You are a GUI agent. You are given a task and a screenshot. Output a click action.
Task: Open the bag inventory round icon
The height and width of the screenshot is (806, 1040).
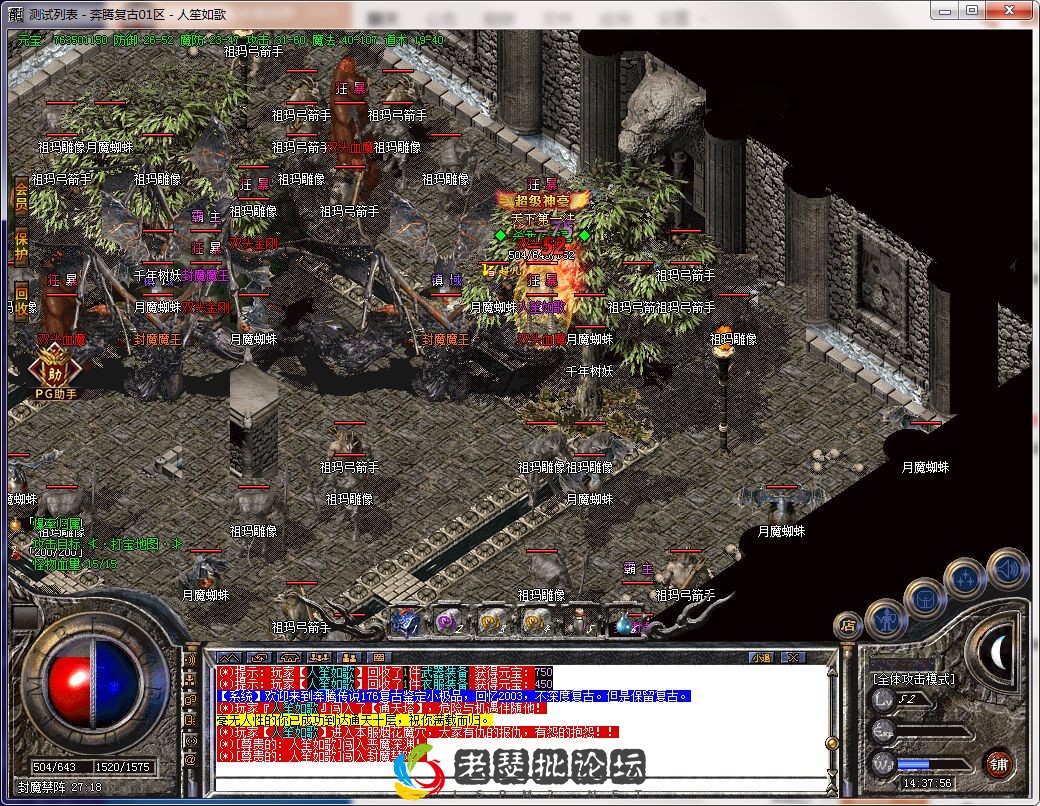(x=925, y=597)
